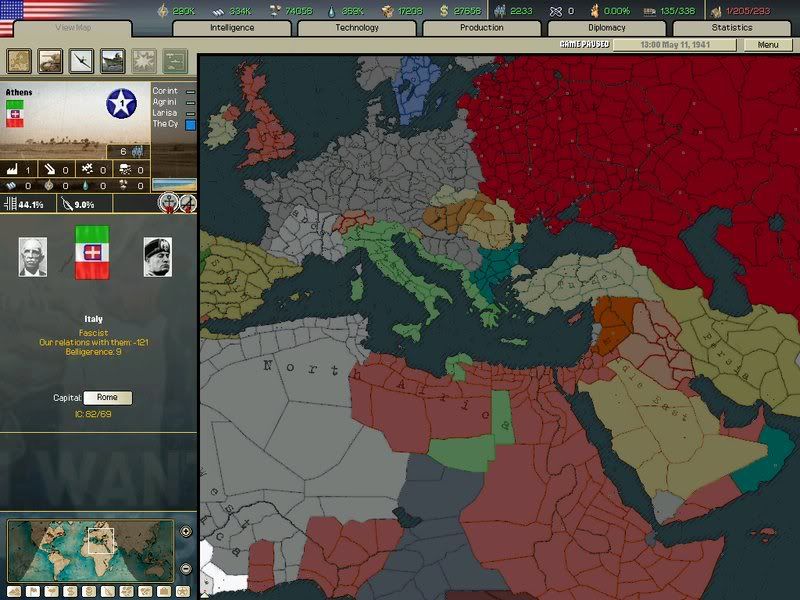Show the Statistics tab

point(731,28)
